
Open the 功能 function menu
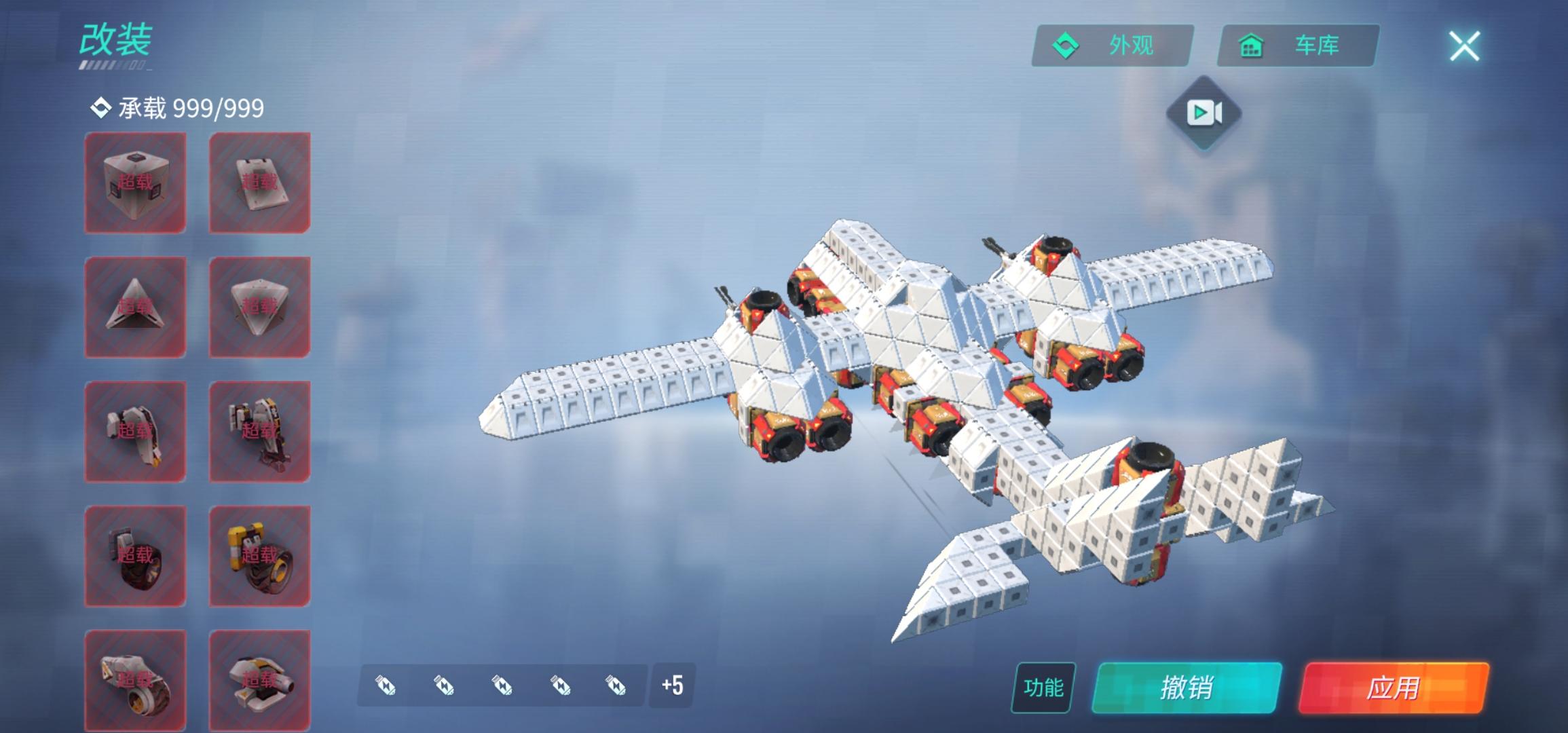click(1043, 688)
